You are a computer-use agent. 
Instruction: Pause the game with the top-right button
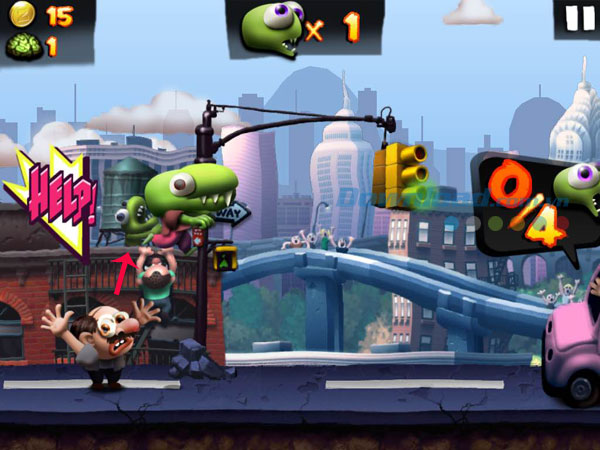578,19
